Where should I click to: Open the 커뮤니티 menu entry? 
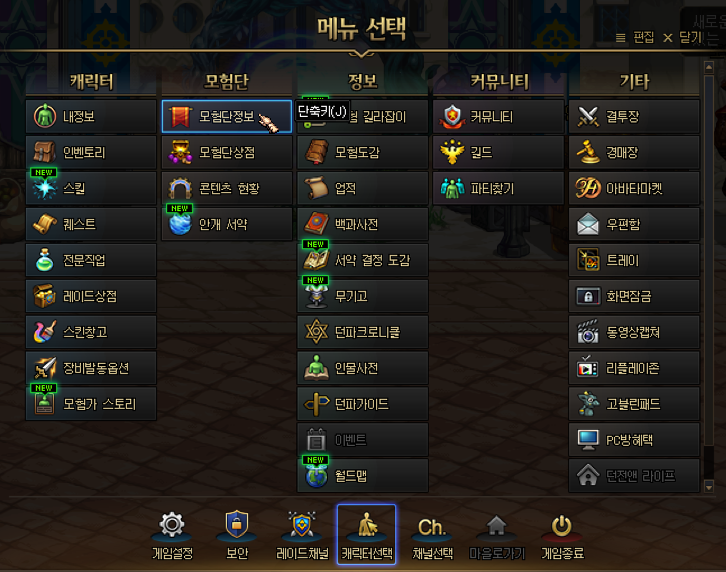(x=498, y=116)
